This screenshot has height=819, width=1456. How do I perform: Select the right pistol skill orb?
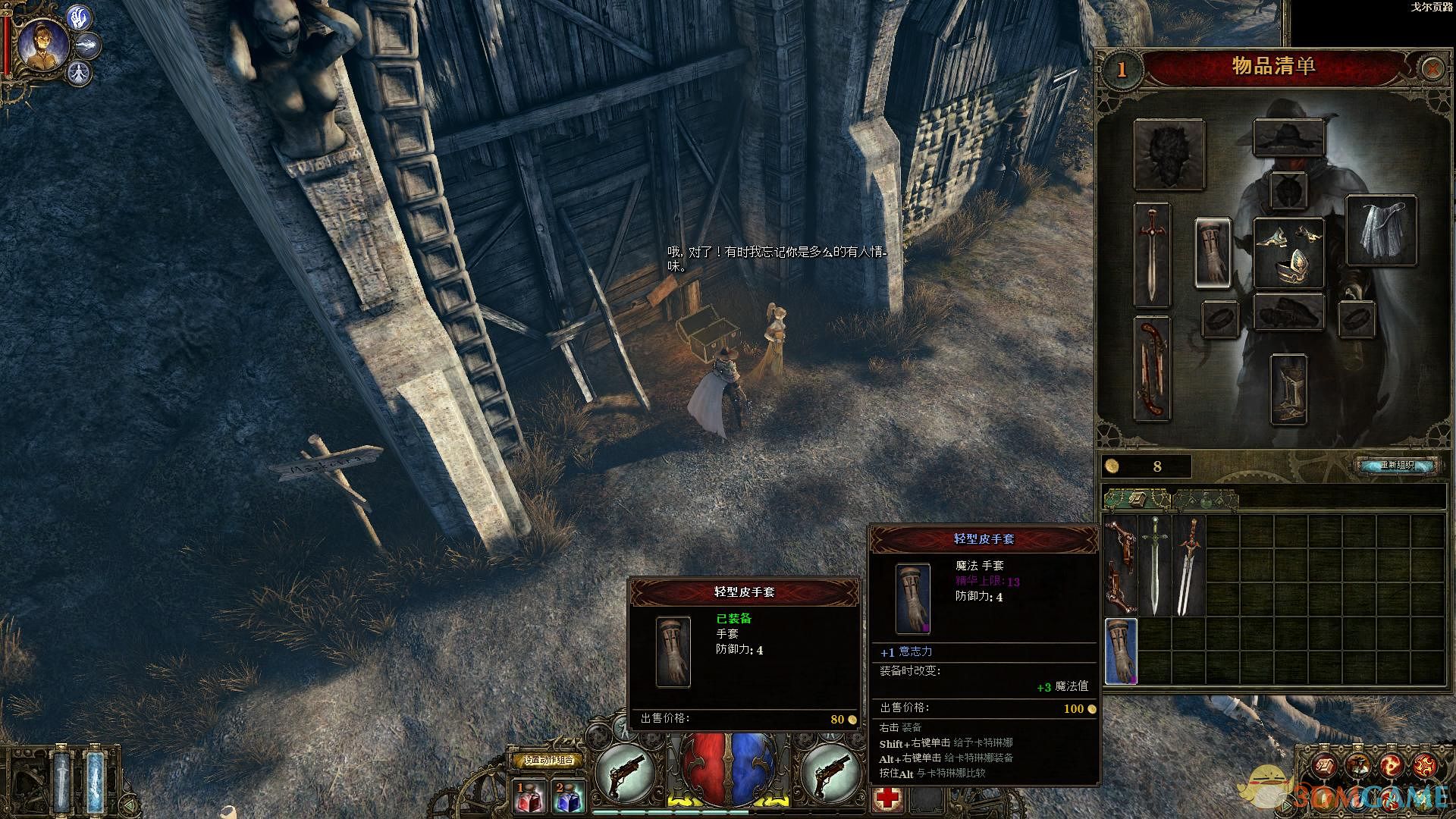tap(830, 771)
